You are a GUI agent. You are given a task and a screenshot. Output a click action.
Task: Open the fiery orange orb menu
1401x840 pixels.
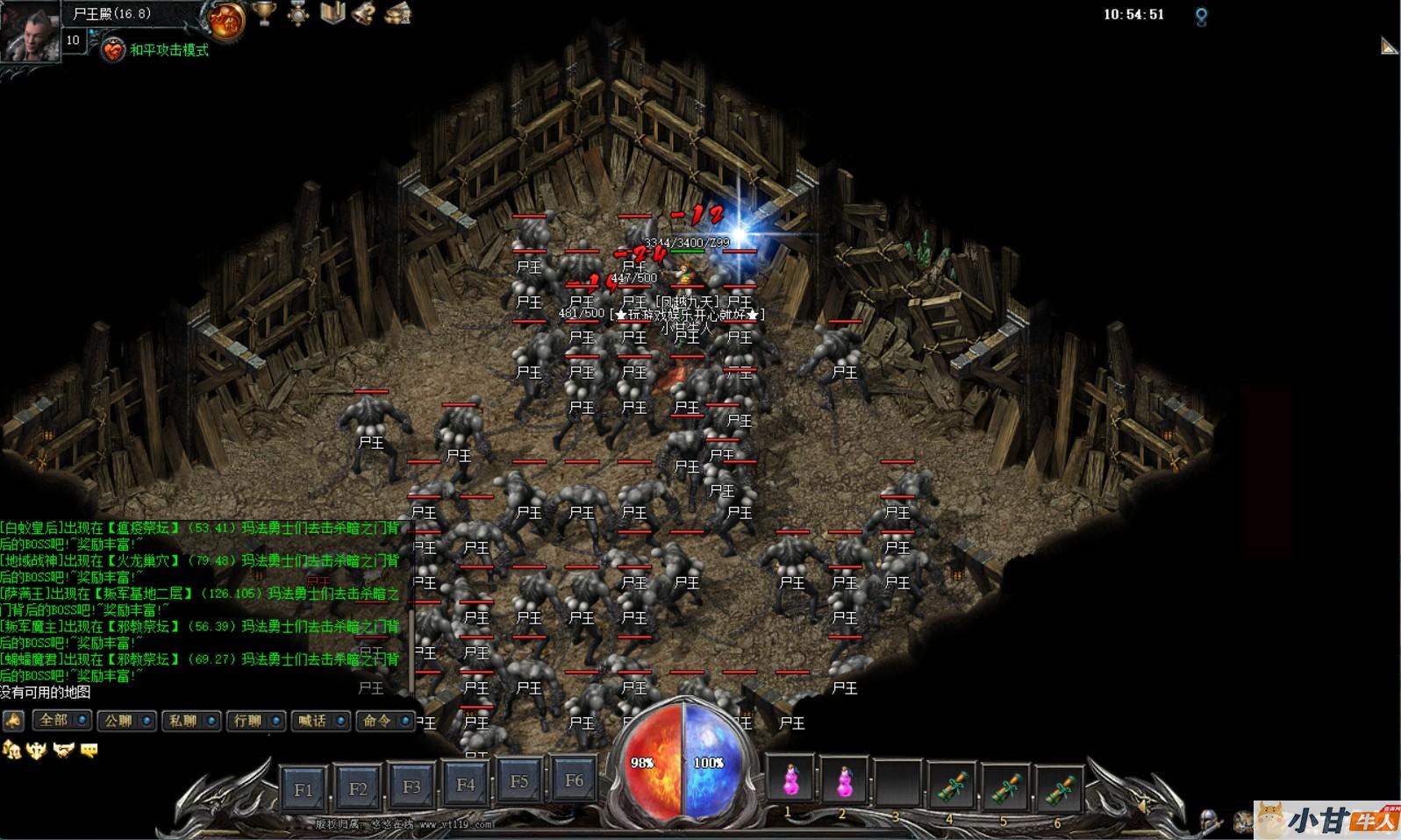[225, 19]
